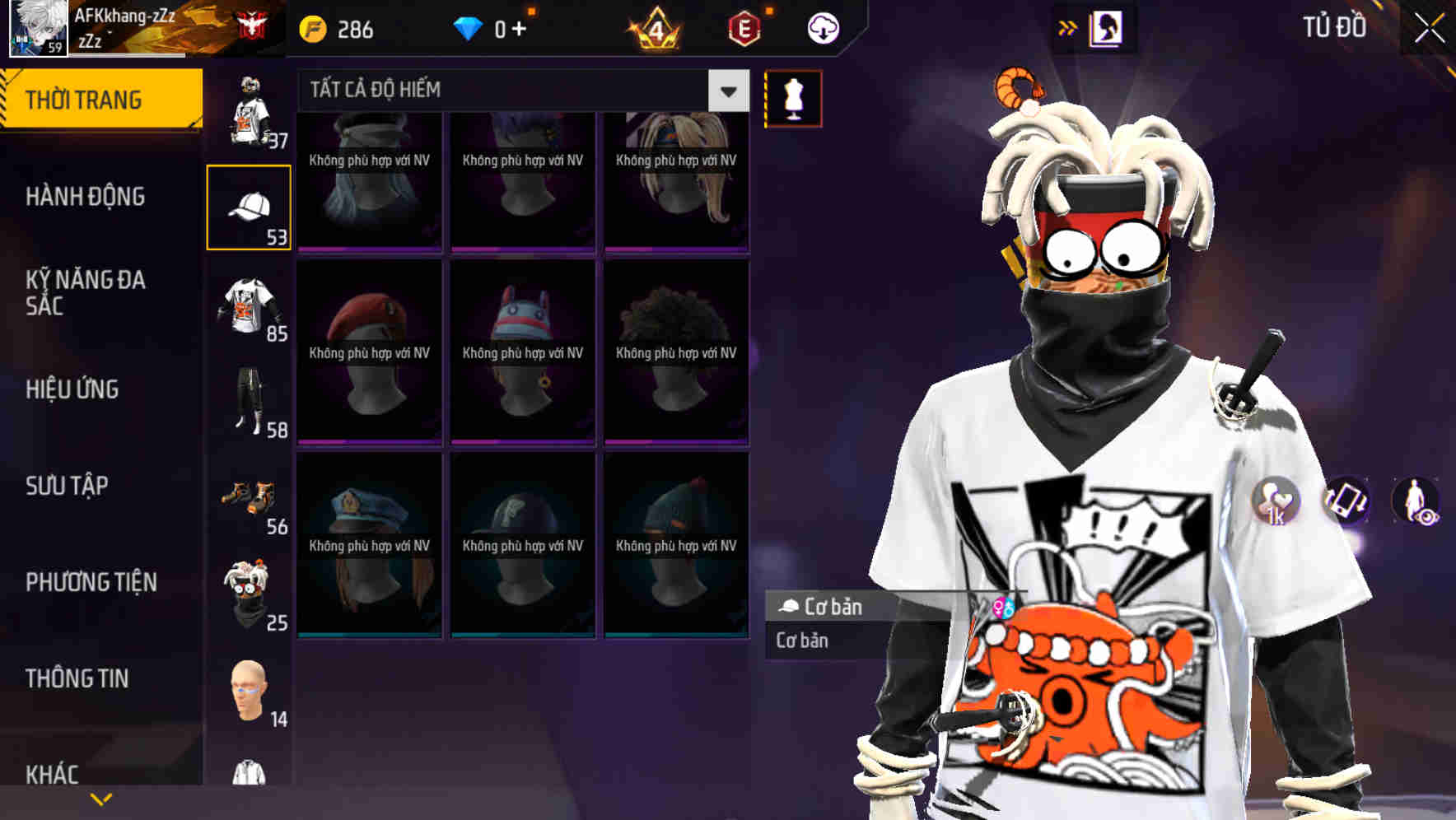Toggle the mannequin display icon
This screenshot has width=1456, height=820.
pos(793,97)
